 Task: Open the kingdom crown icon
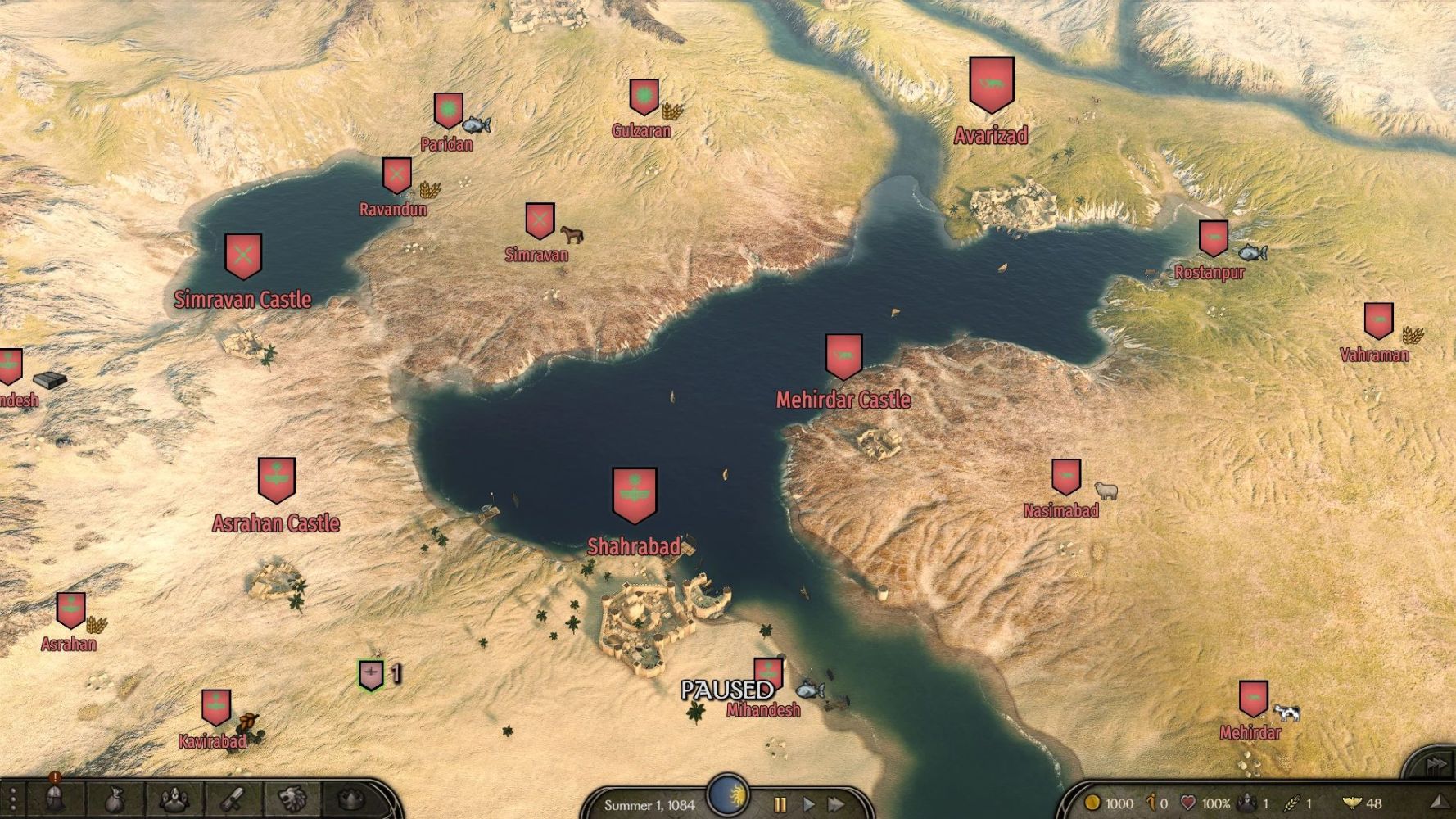pos(352,799)
